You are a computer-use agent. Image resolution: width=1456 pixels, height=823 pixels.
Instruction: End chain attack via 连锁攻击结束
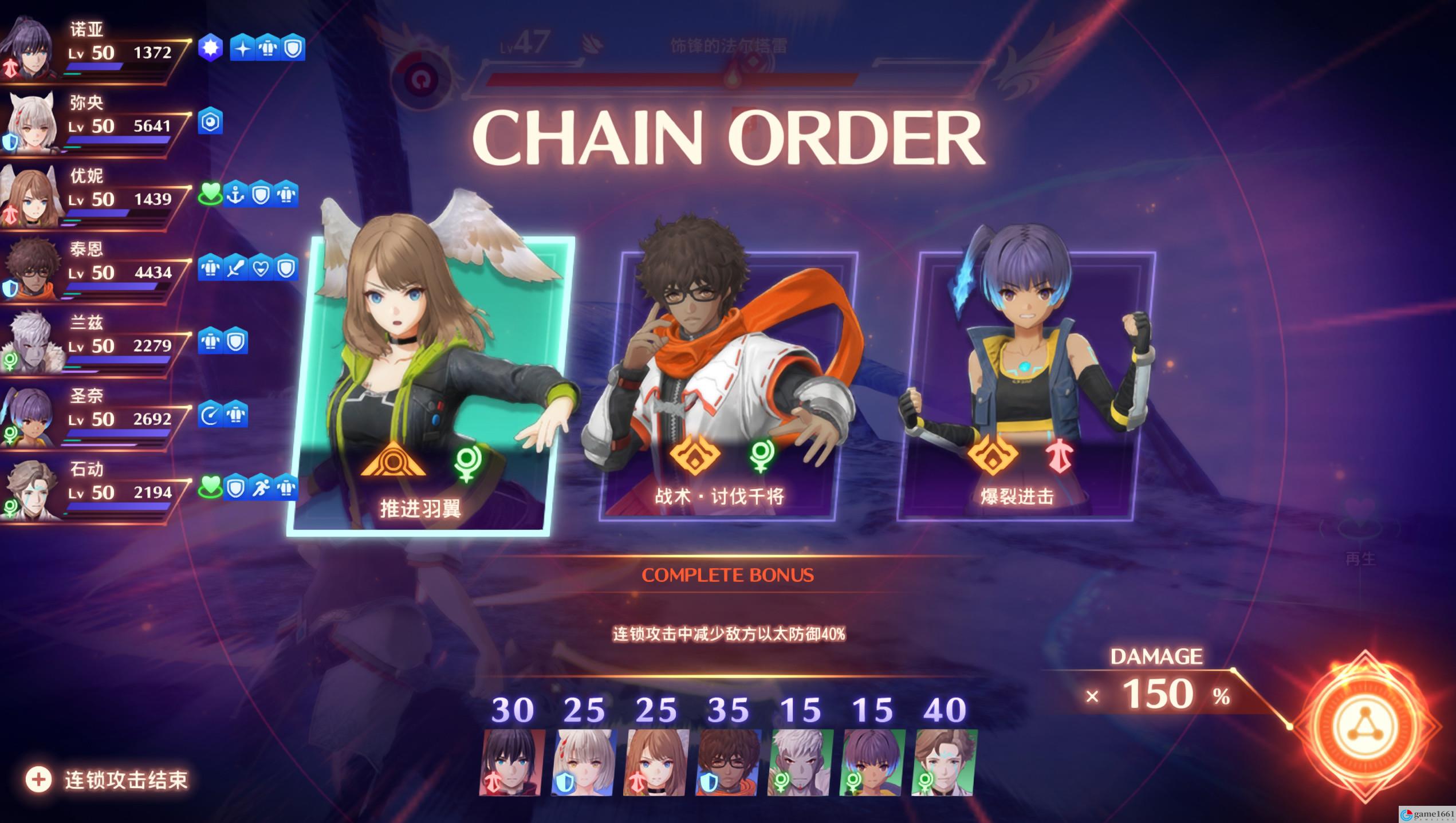point(109,779)
